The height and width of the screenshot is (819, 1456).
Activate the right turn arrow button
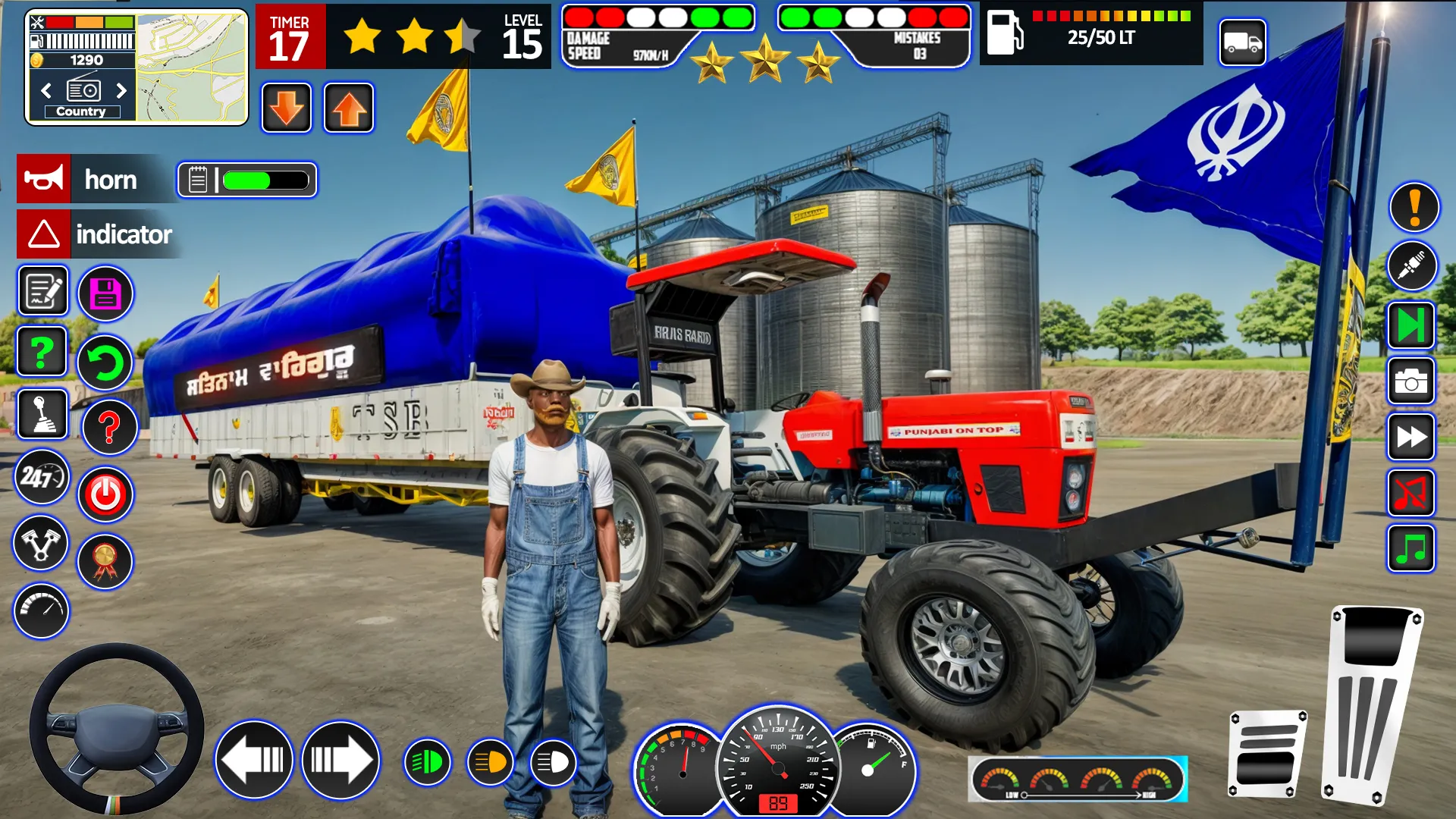[x=340, y=759]
